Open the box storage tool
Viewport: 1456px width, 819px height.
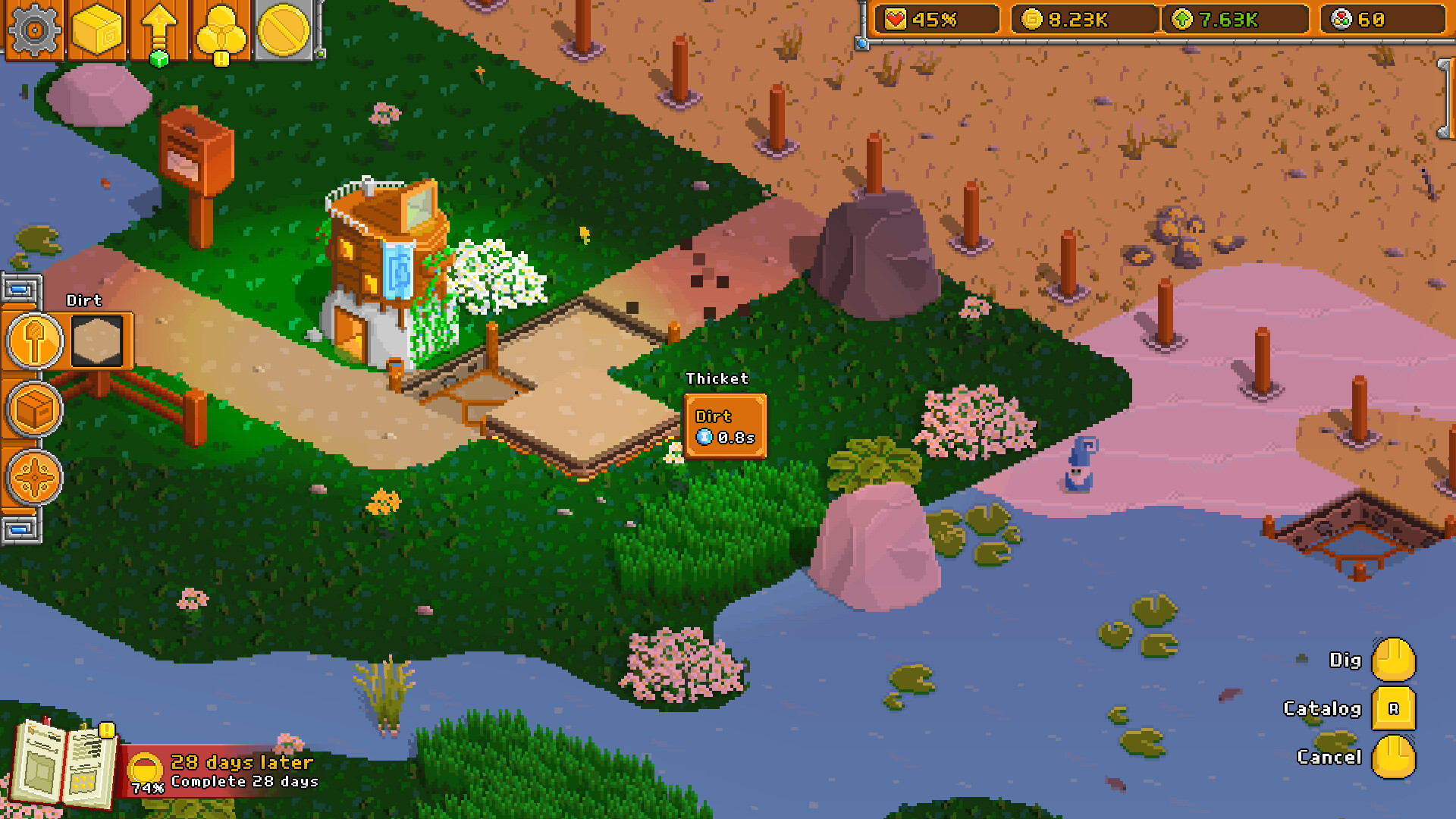click(33, 409)
